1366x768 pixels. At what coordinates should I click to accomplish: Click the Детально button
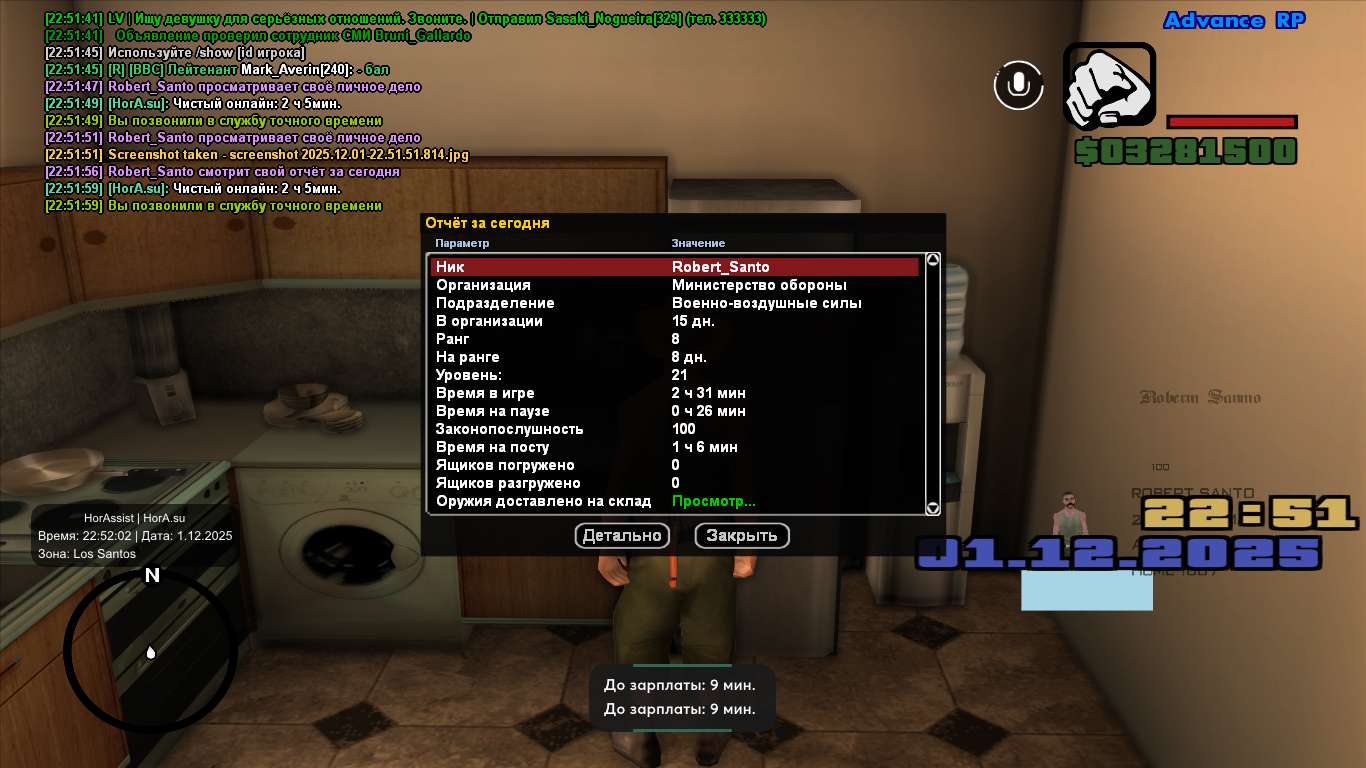point(622,536)
